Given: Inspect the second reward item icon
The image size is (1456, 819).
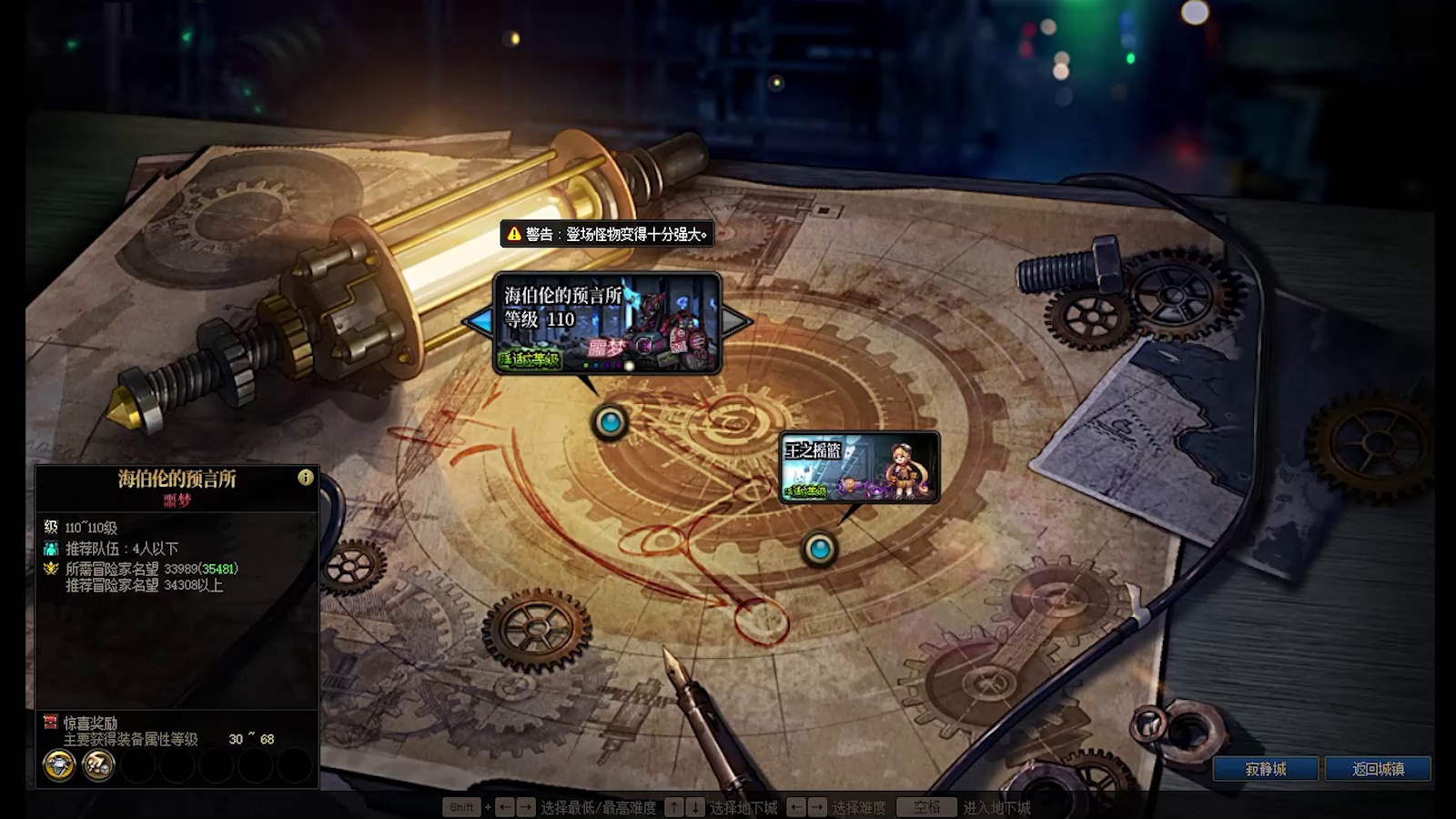Looking at the screenshot, I should pos(98,765).
